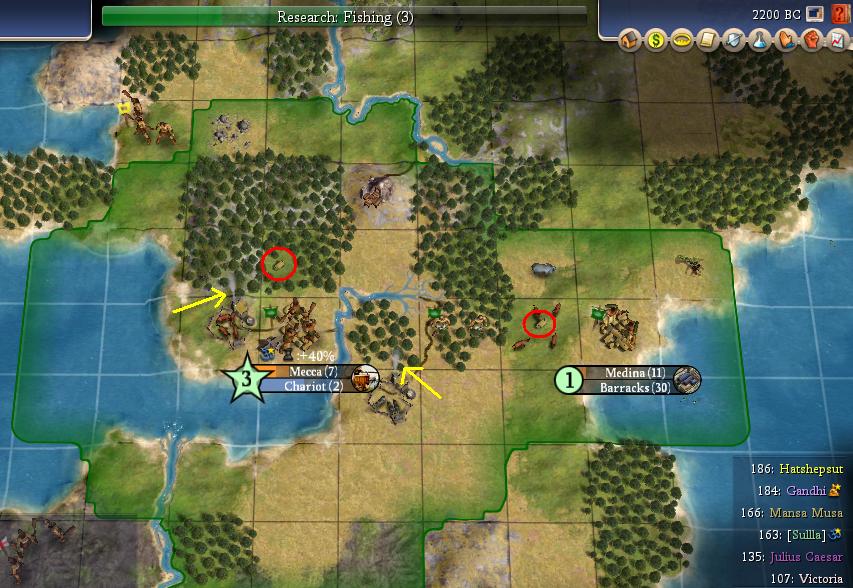
Task: Open the Civilopedia question mark book
Action: pyautogui.click(x=838, y=15)
